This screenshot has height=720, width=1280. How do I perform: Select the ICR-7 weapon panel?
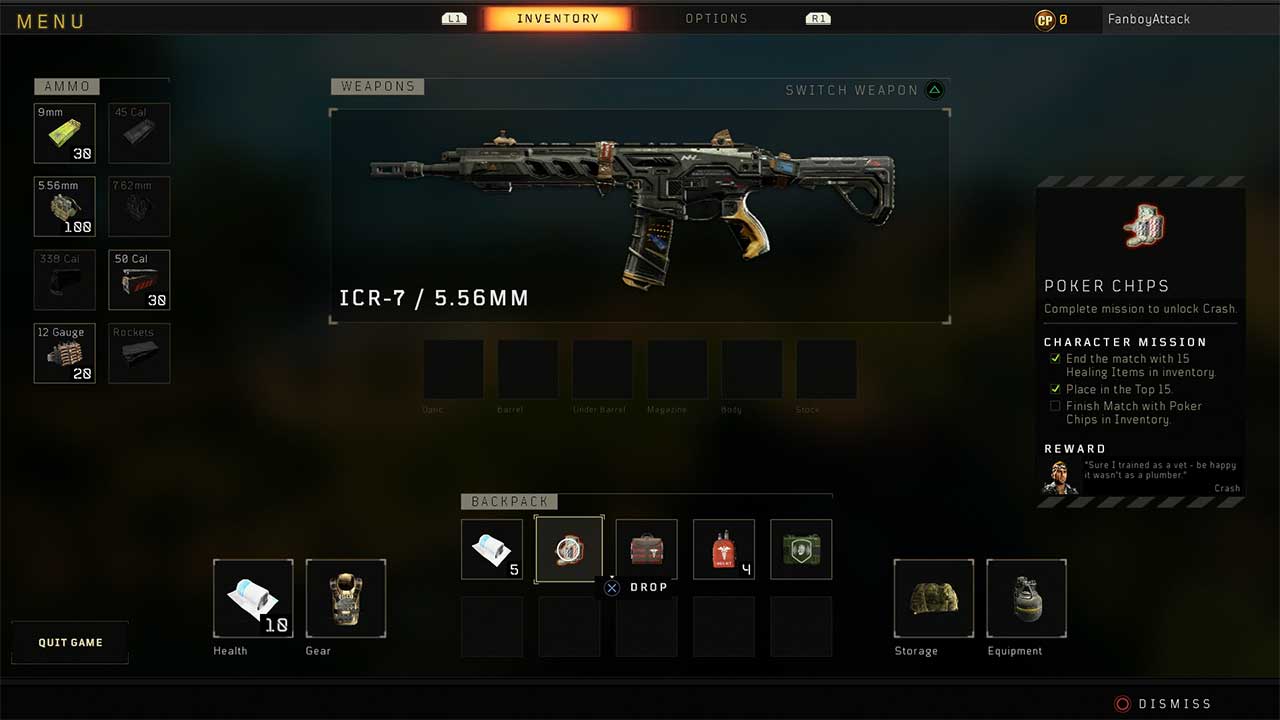(x=639, y=216)
